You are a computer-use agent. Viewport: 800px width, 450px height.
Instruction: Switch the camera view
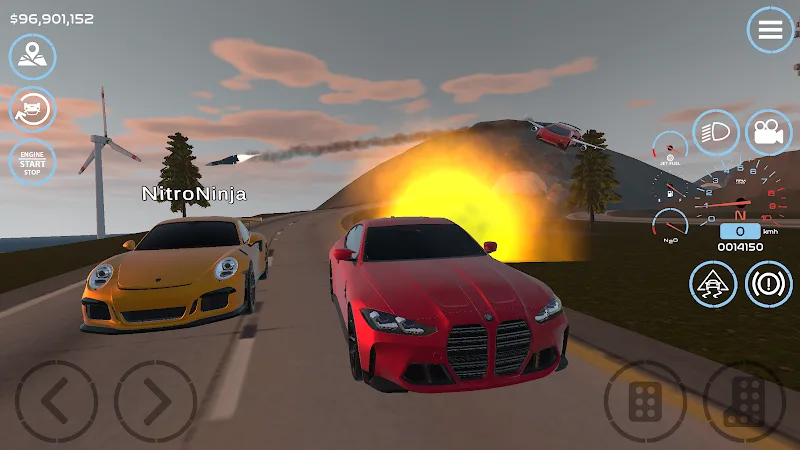coord(768,134)
